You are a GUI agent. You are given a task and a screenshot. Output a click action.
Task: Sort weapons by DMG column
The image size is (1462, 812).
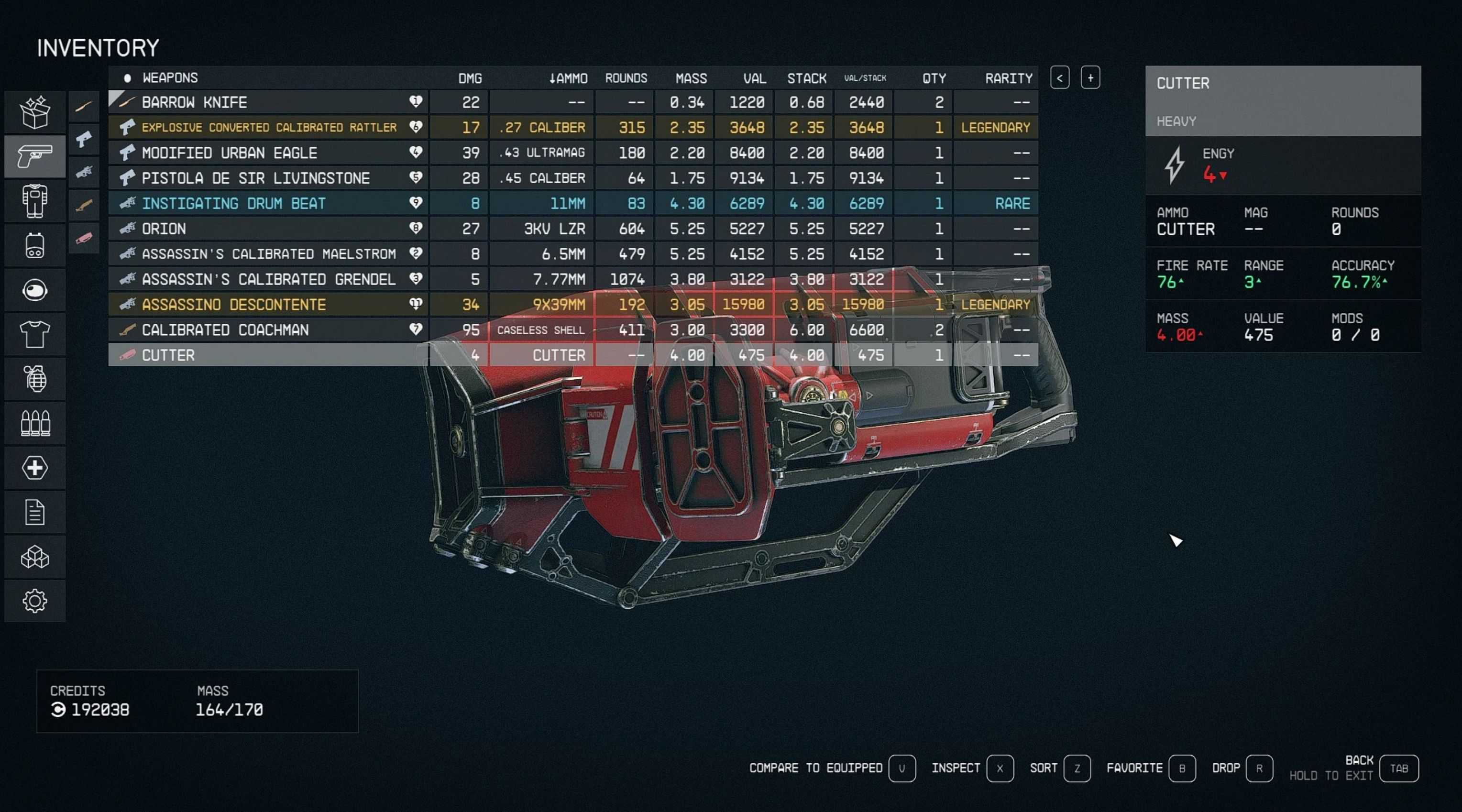tap(470, 78)
